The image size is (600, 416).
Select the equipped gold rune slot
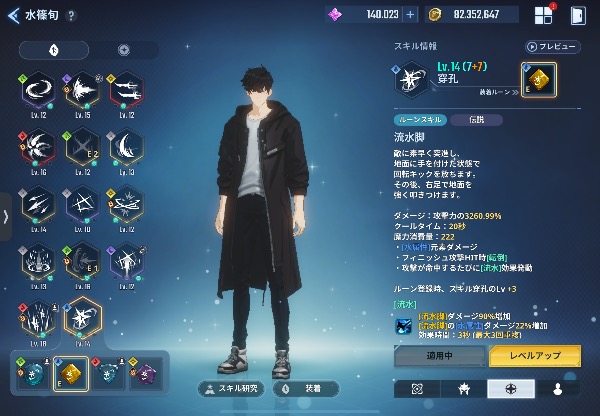539,80
